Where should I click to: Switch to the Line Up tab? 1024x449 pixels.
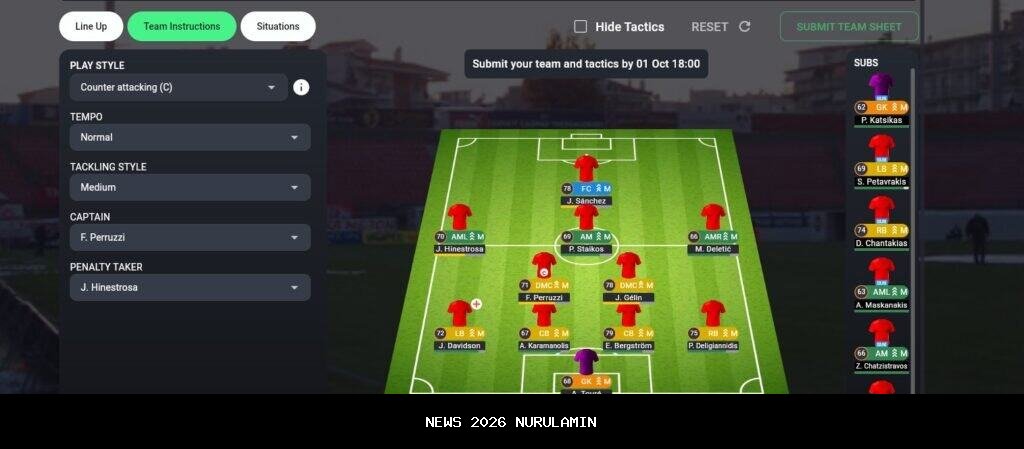(91, 27)
